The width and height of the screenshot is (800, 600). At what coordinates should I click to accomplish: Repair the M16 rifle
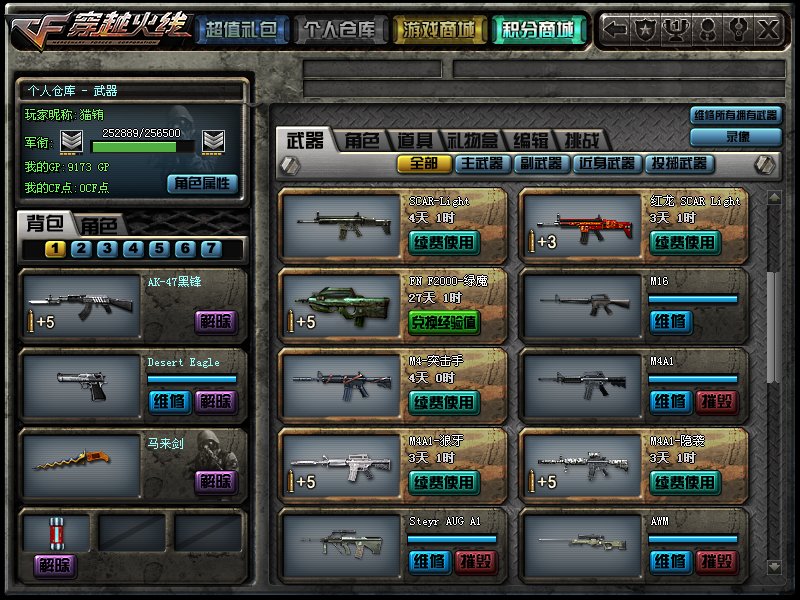(x=669, y=321)
